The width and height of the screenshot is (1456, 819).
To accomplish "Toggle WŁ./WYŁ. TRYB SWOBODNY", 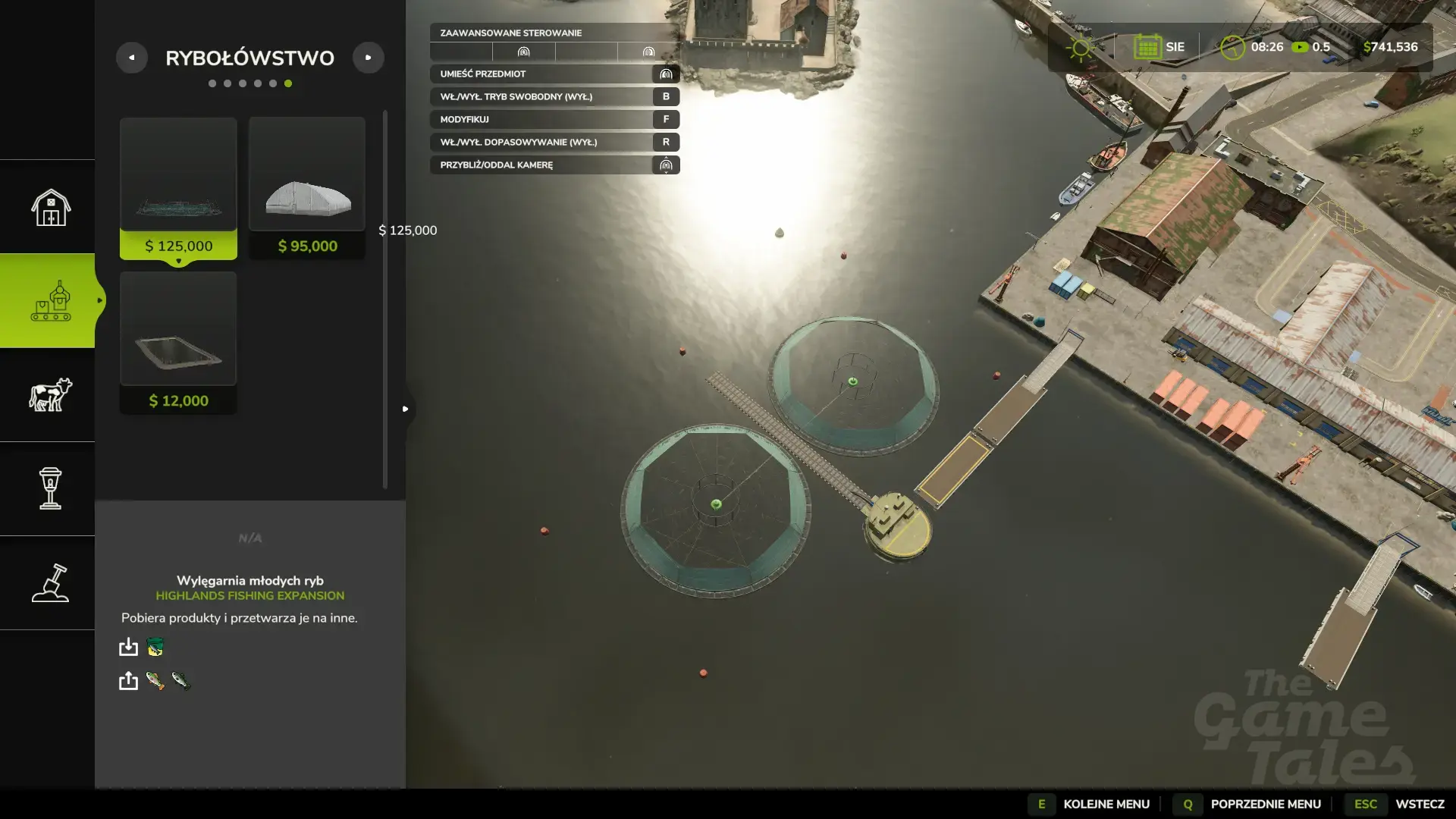I will coord(554,96).
